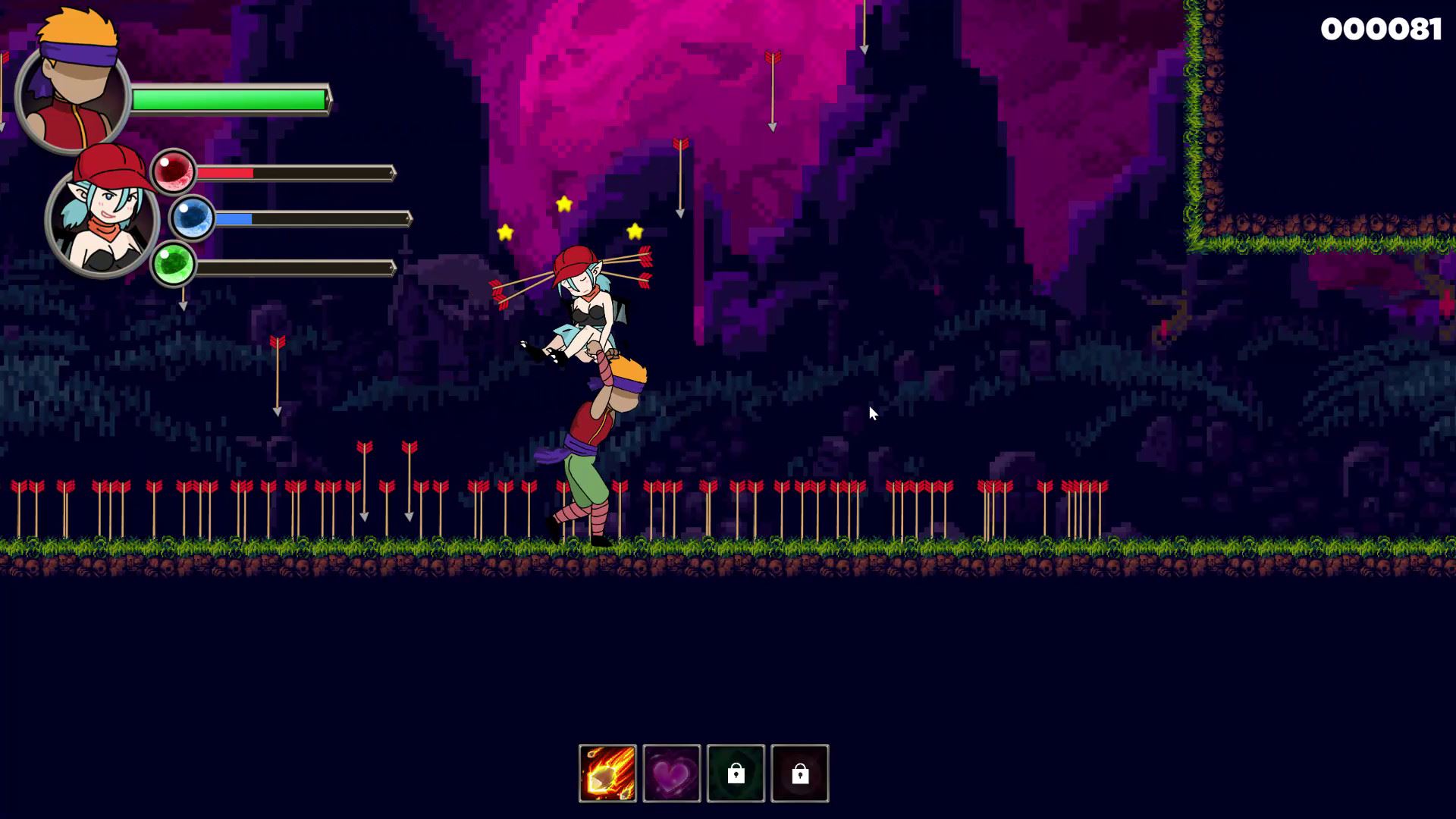Viewport: 1456px width, 819px height.
Task: Click the blue orb beside the elf portrait
Action: click(x=192, y=218)
